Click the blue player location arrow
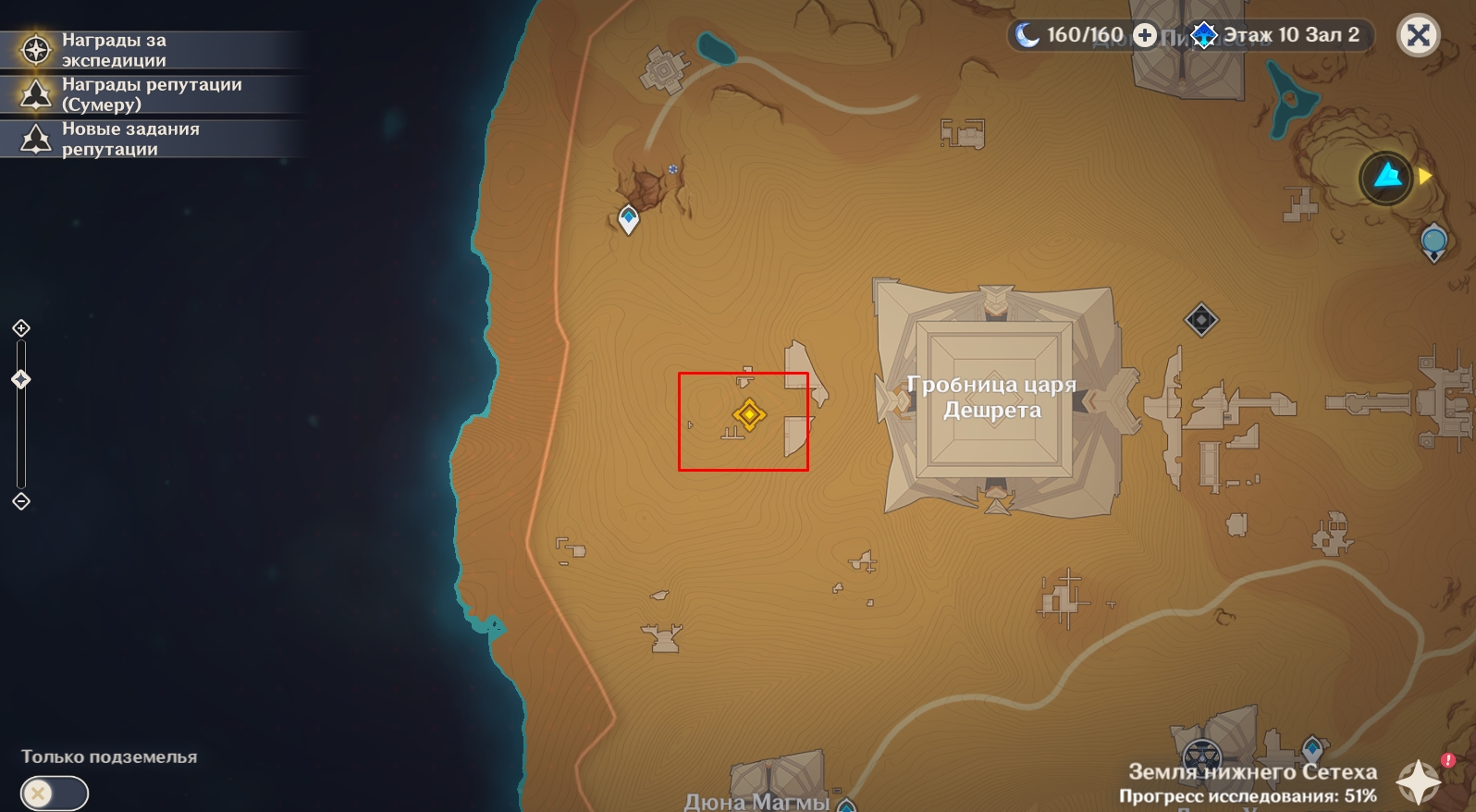 [1386, 176]
